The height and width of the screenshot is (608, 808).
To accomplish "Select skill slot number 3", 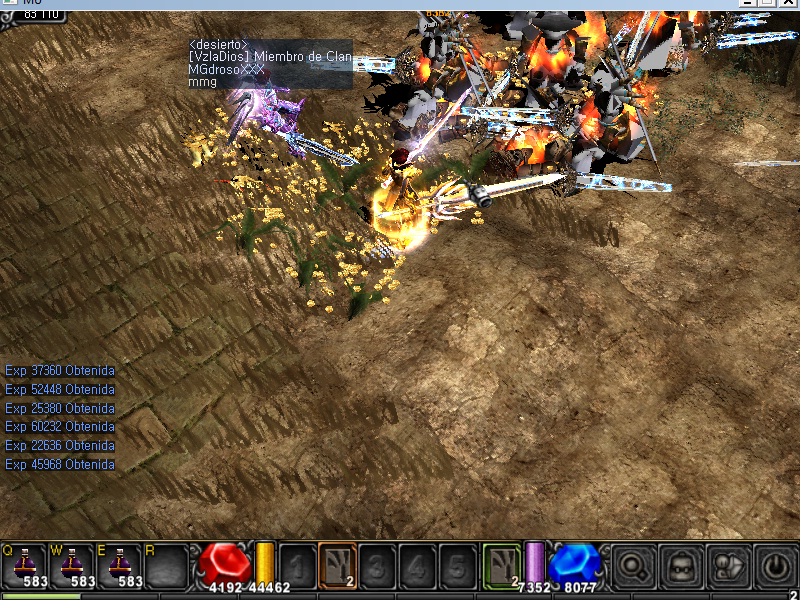I will 377,565.
